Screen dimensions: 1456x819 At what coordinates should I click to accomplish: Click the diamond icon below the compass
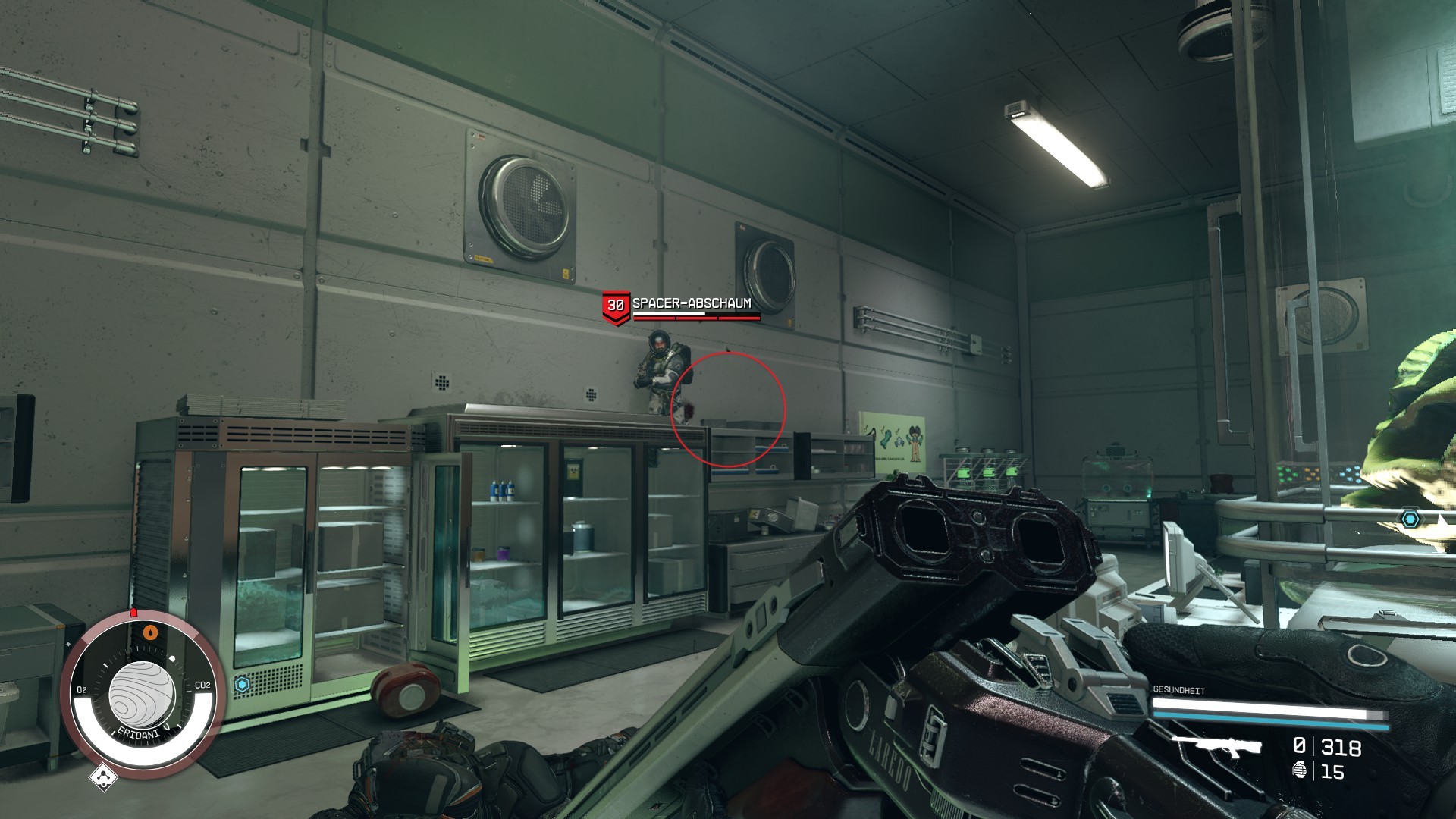(103, 777)
